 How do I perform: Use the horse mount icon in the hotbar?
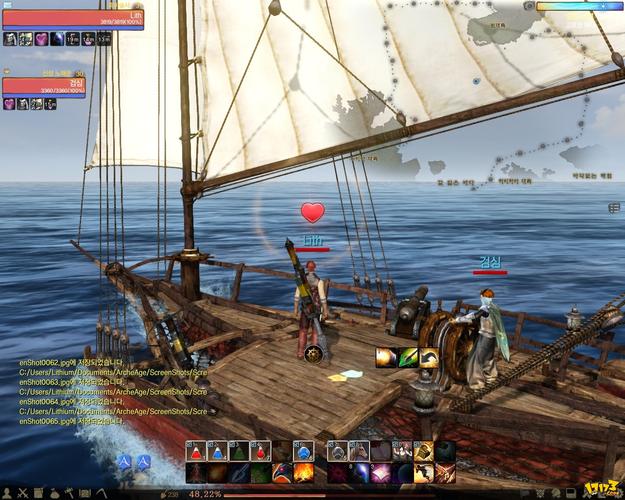tap(359, 451)
